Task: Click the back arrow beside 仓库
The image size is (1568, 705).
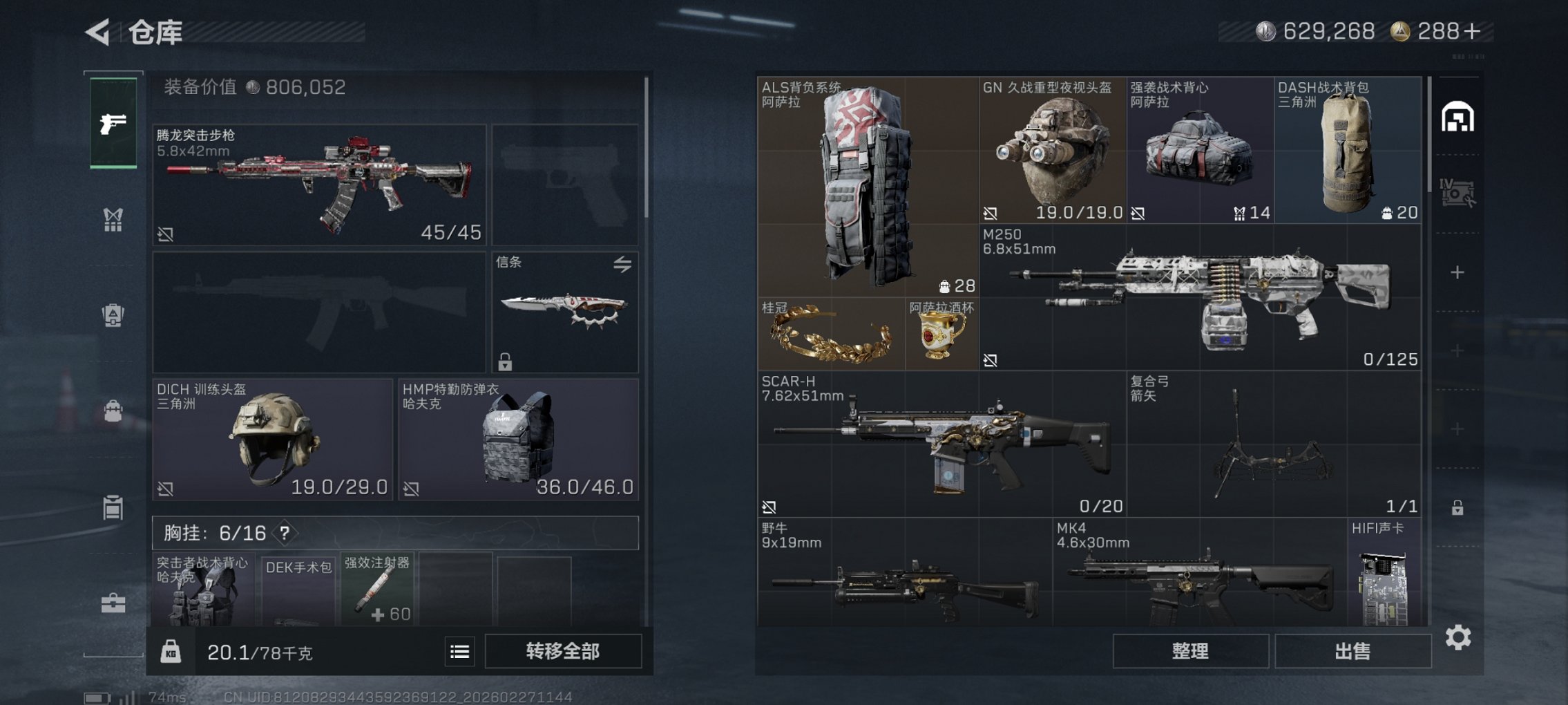Action: coord(97,30)
